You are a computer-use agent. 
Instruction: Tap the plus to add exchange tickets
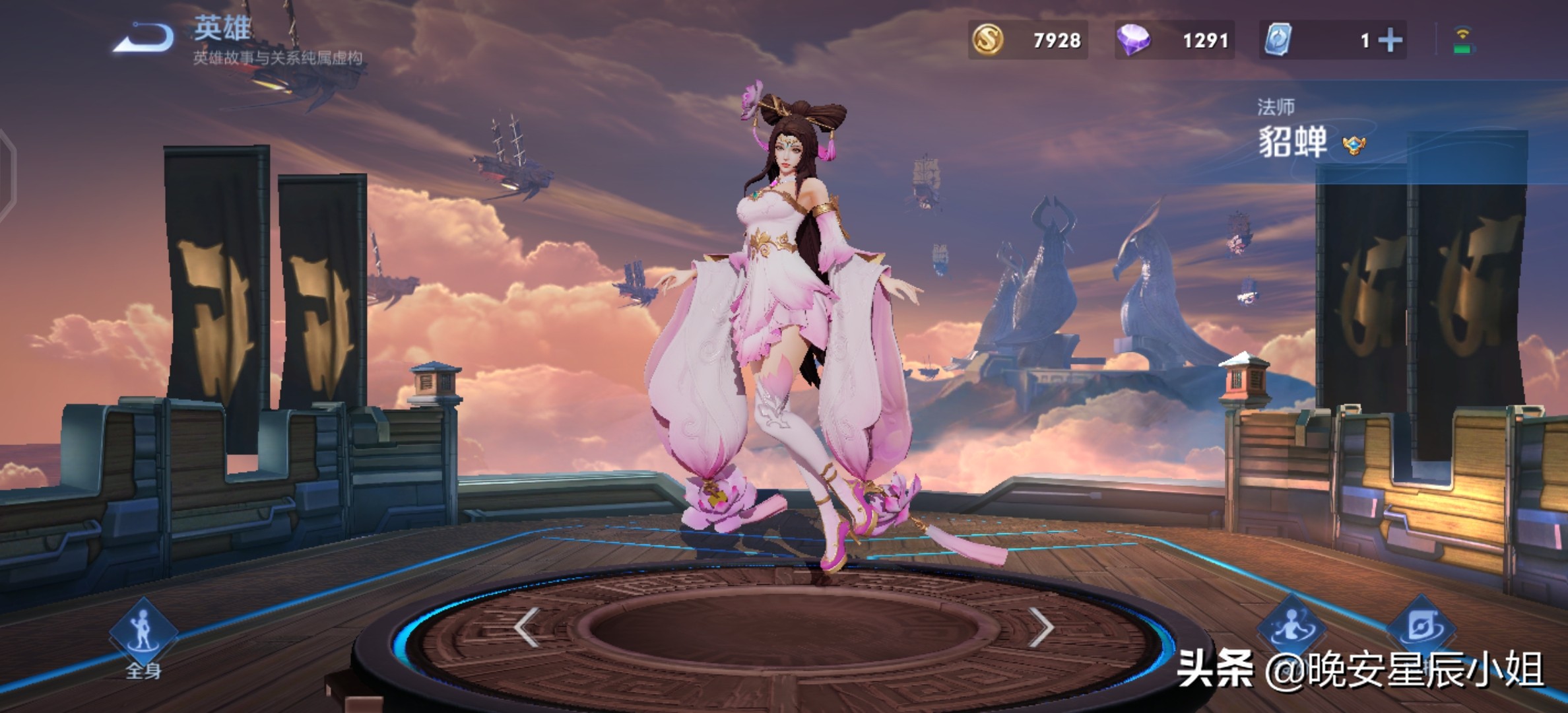pos(1390,41)
